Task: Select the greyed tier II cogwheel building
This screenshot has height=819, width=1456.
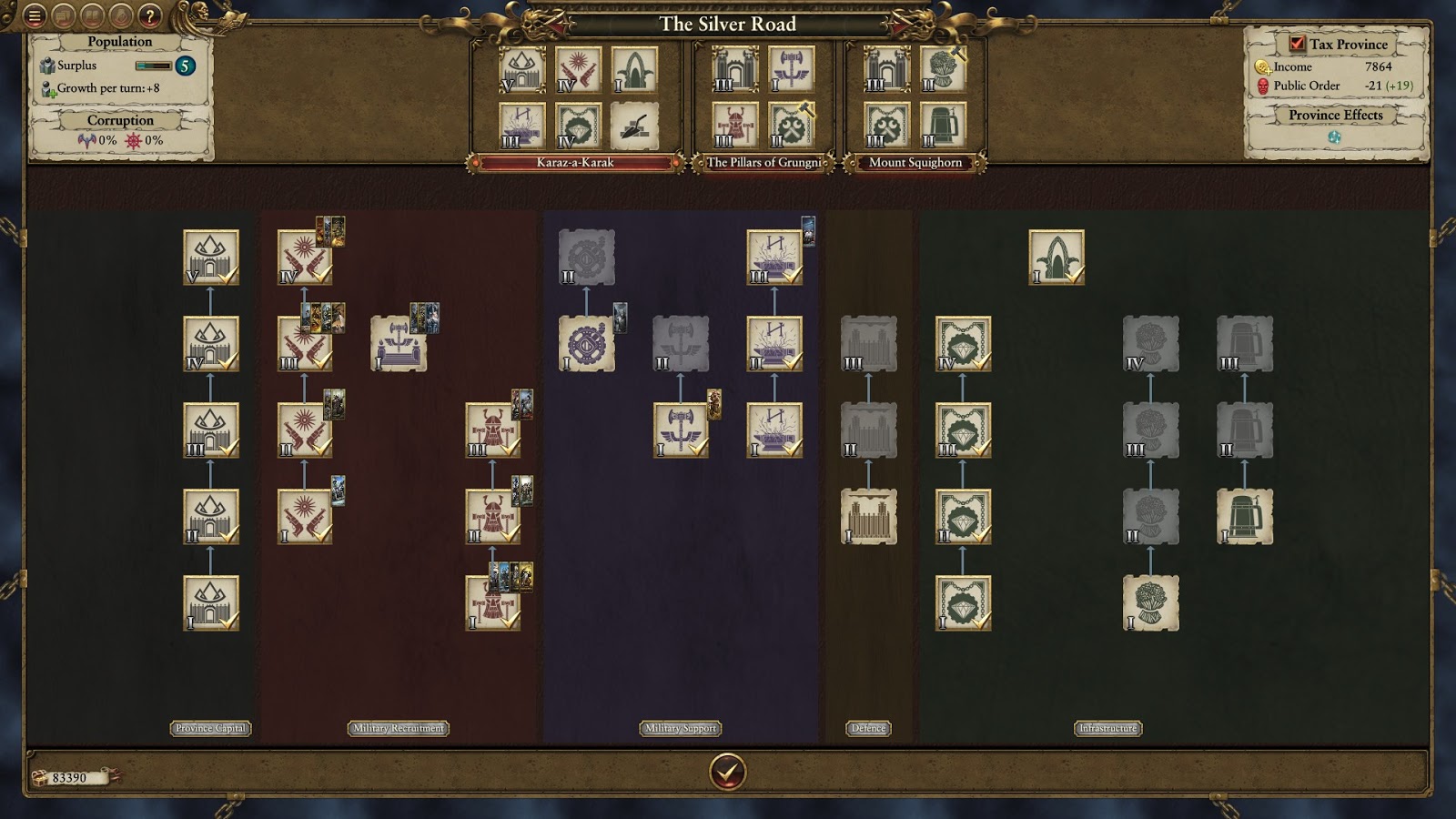Action: 586,258
